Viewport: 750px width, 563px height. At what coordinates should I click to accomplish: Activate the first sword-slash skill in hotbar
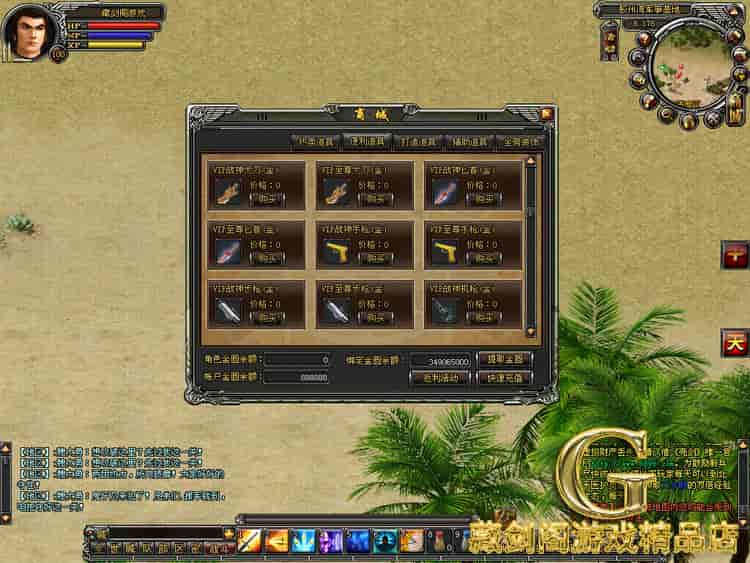249,541
